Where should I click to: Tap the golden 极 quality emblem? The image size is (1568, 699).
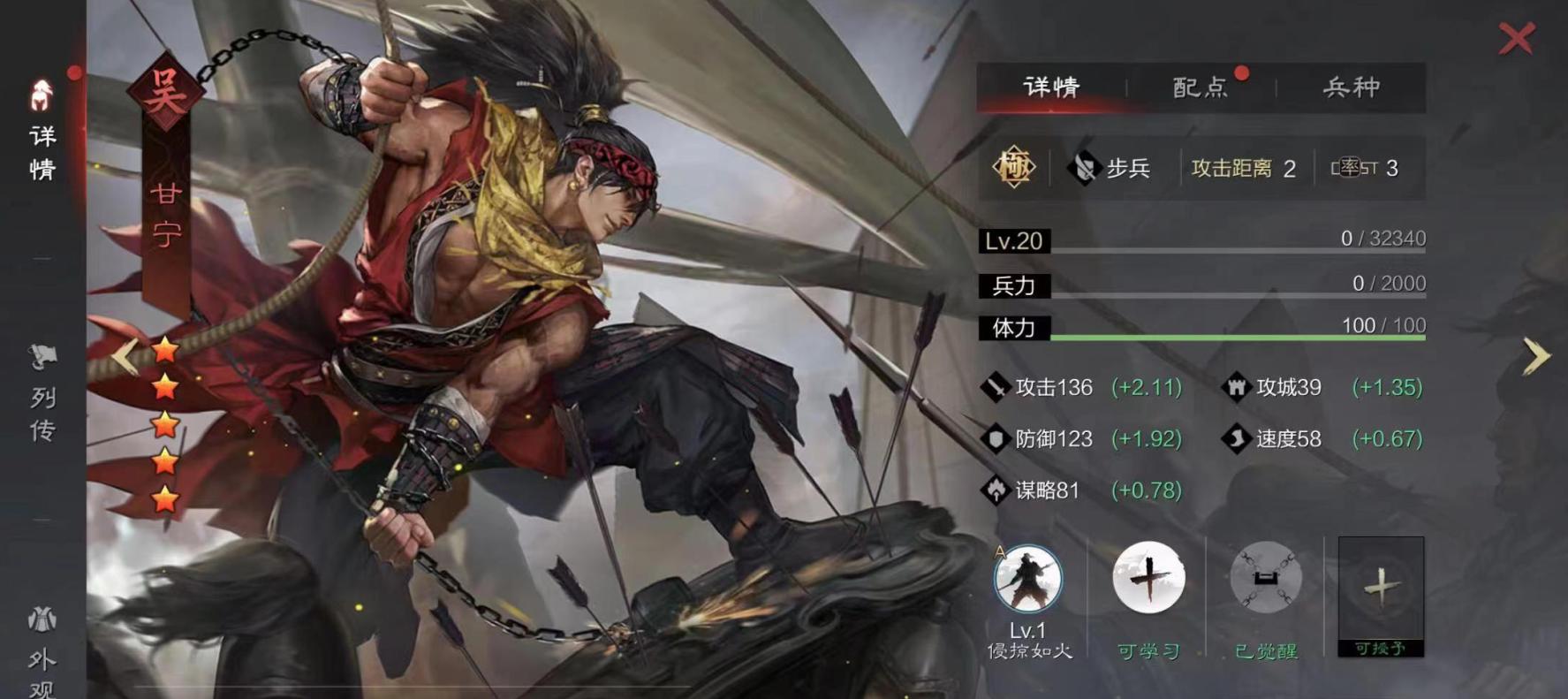(x=1014, y=164)
